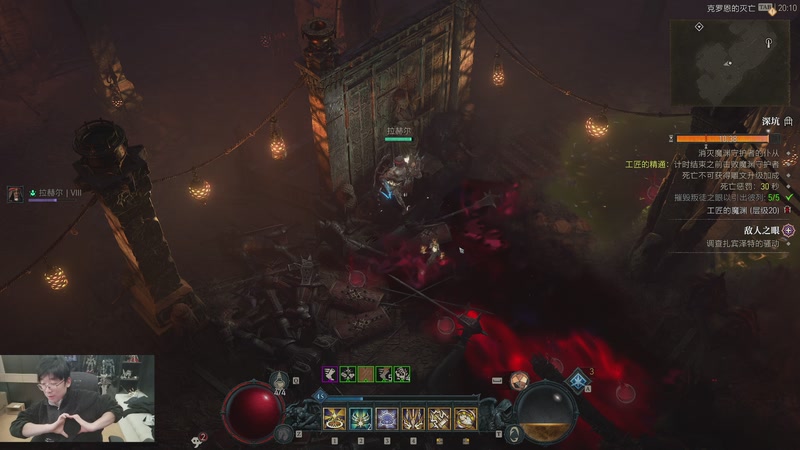The width and height of the screenshot is (800, 450).
Task: Open the minimap in the corner
Action: (729, 62)
